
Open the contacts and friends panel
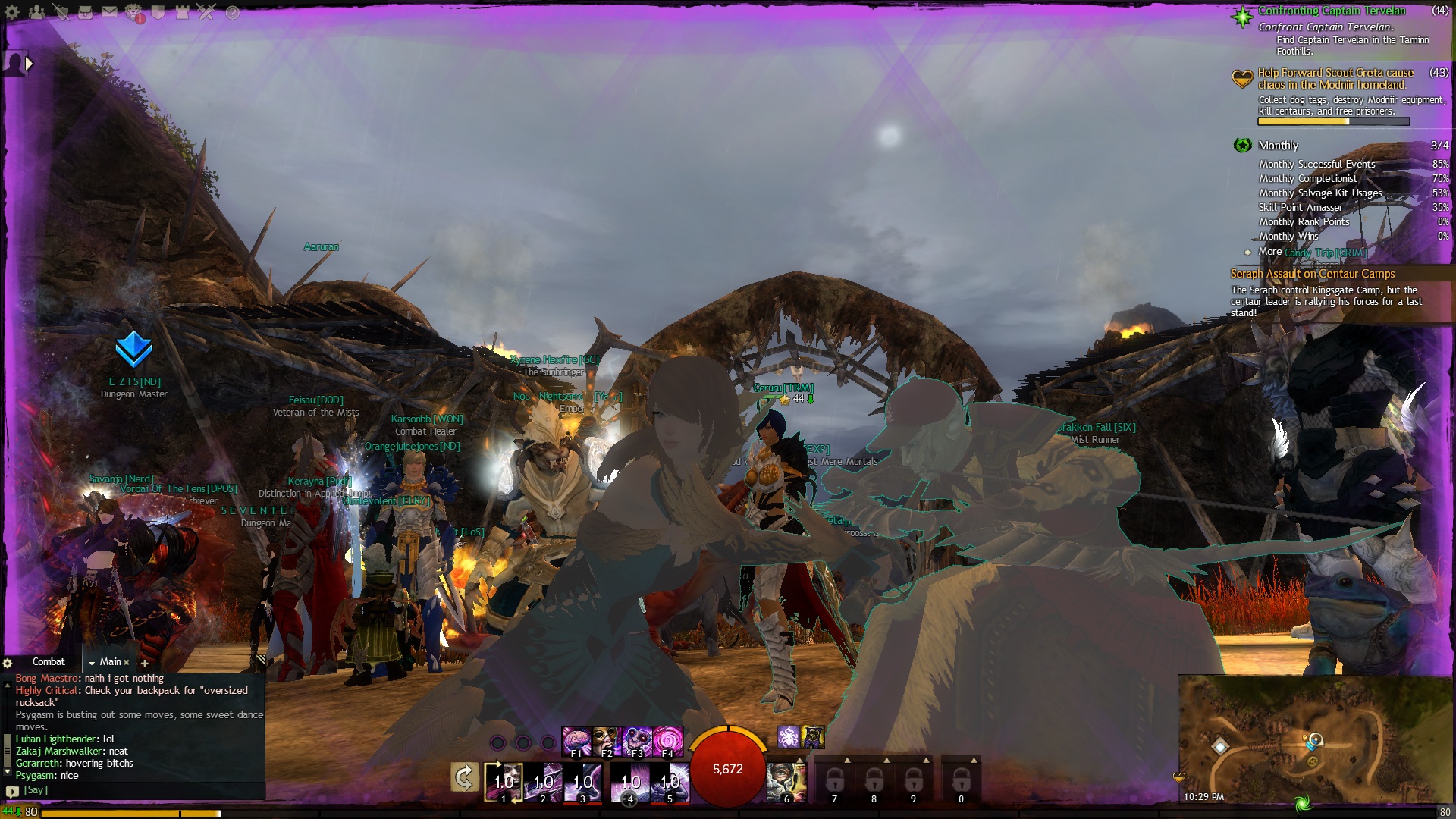click(36, 12)
